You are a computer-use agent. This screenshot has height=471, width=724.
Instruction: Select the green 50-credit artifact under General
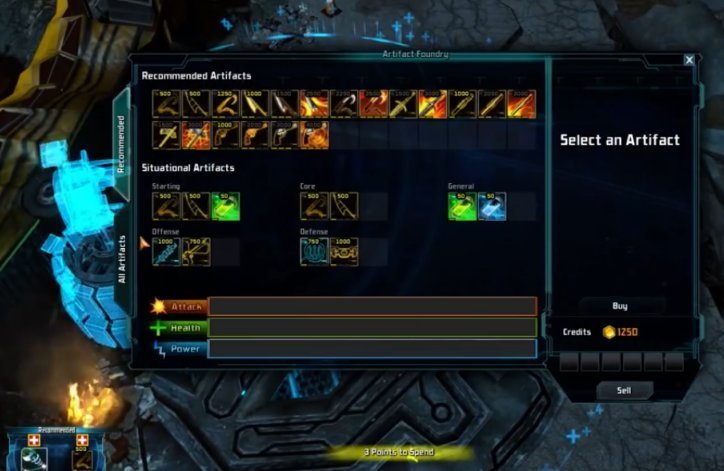[x=462, y=206]
